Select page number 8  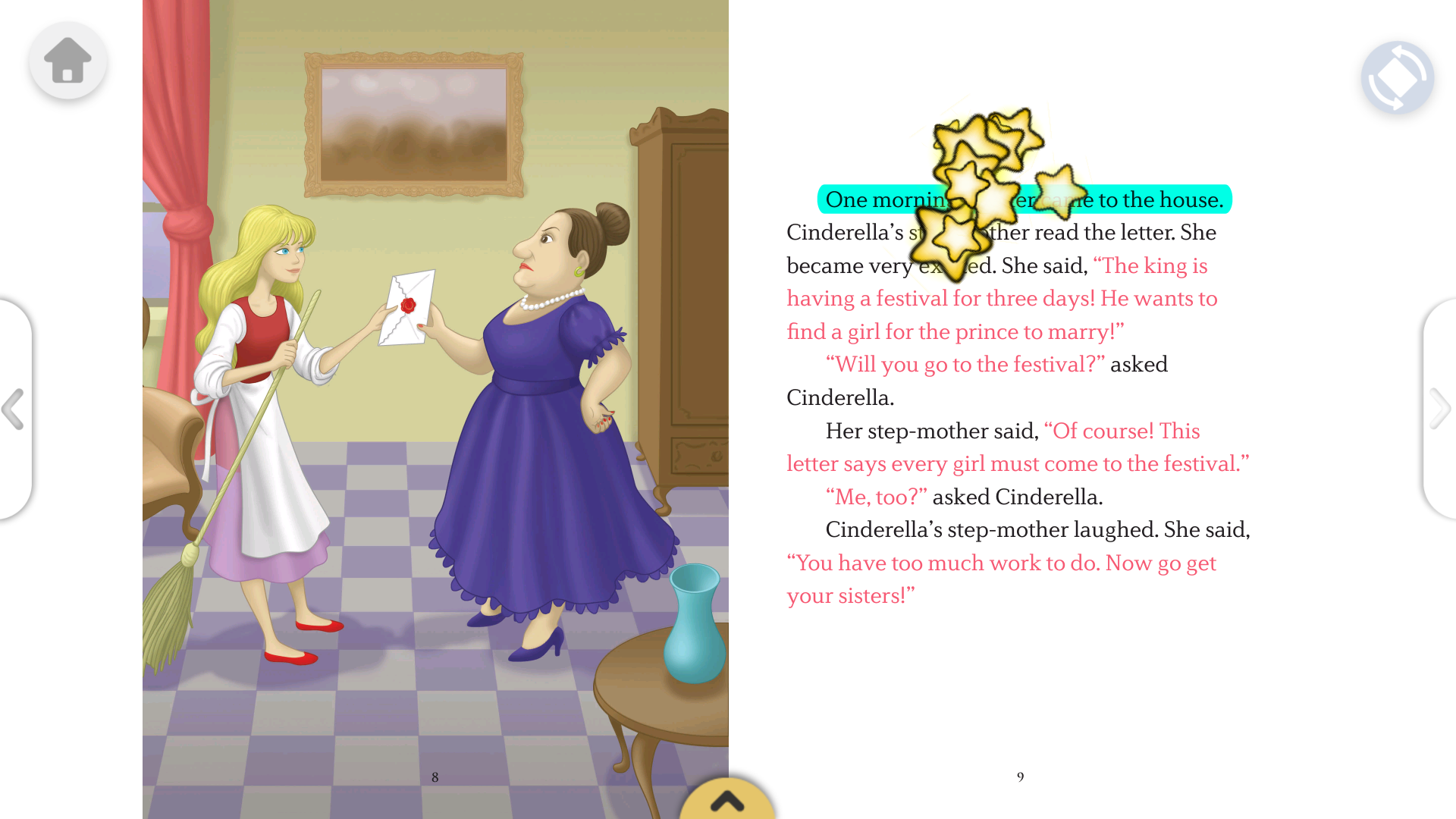click(x=435, y=776)
